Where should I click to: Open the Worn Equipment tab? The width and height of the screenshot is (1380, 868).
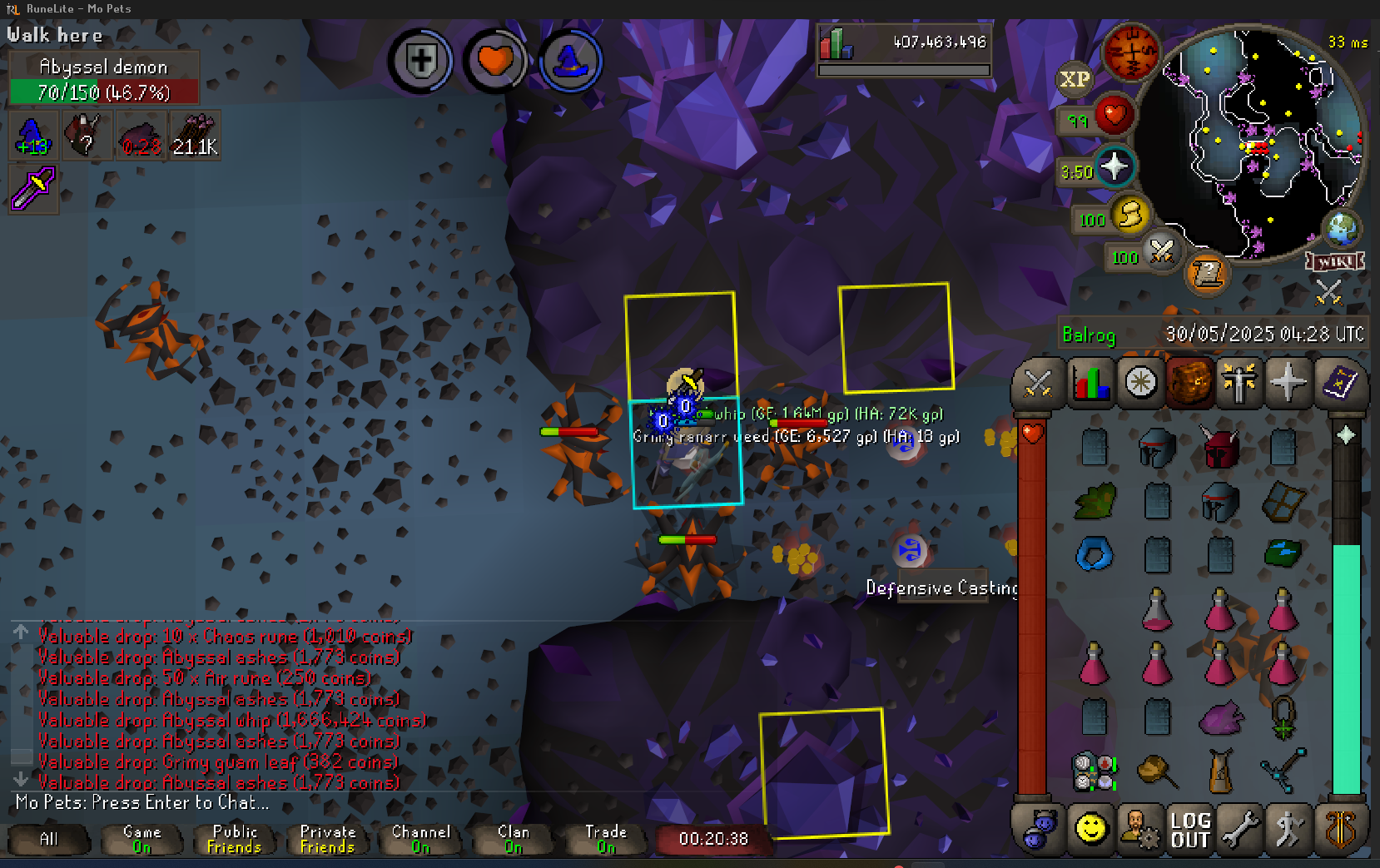(1239, 384)
